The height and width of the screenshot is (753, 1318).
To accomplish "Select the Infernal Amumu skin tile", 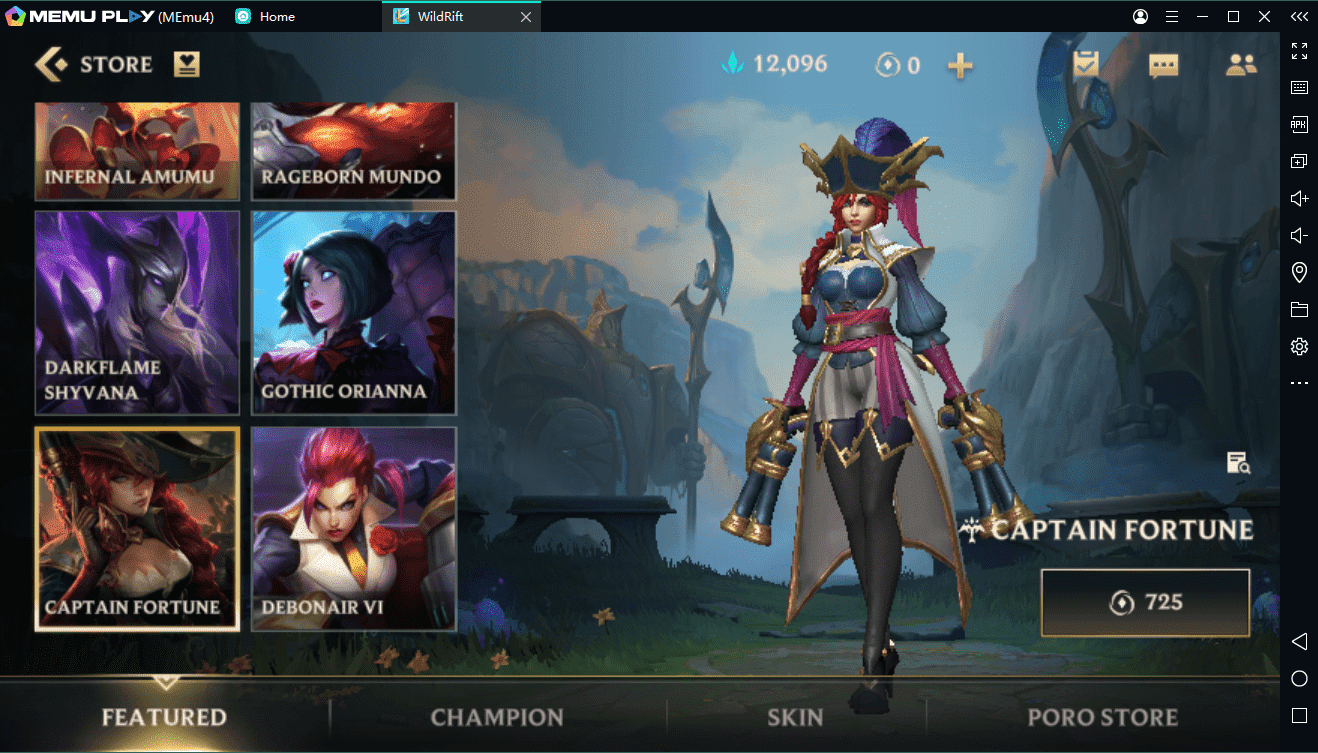I will pos(138,151).
